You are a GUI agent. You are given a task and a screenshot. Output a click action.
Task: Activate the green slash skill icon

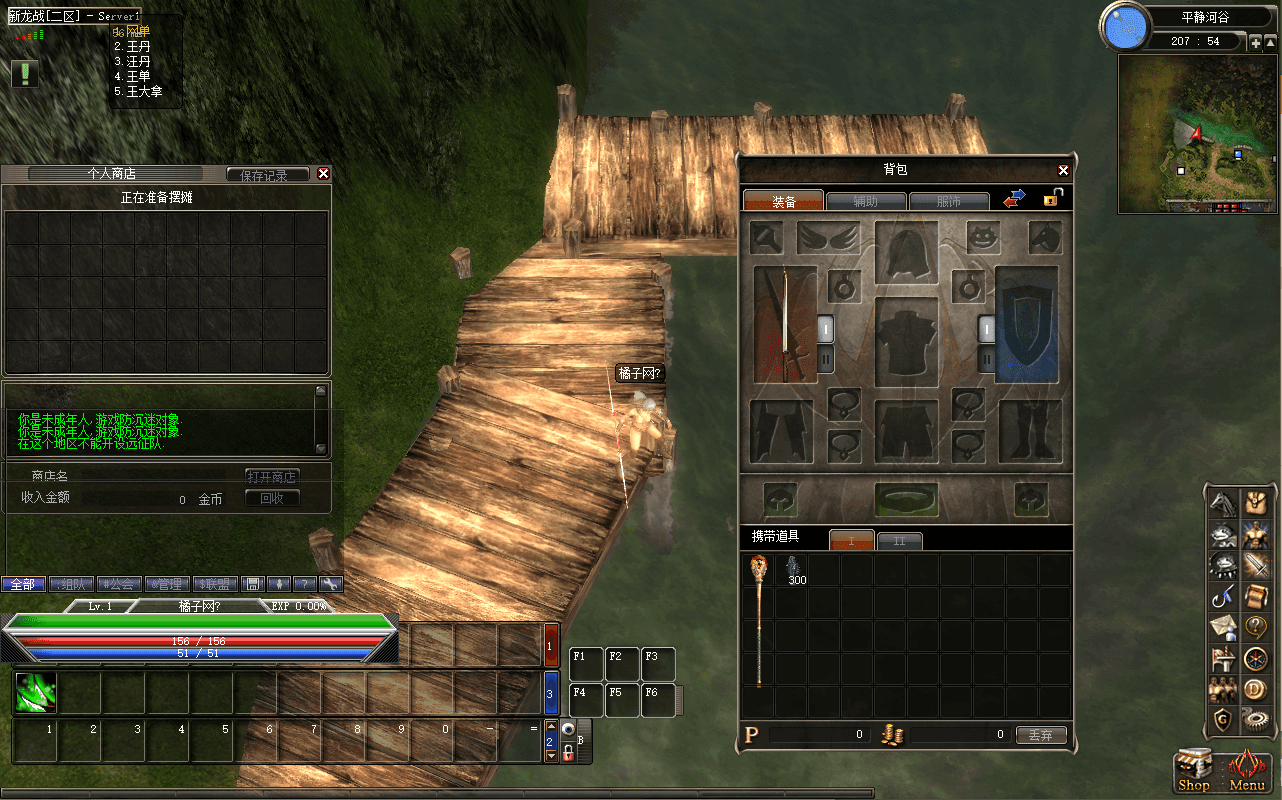pos(35,692)
